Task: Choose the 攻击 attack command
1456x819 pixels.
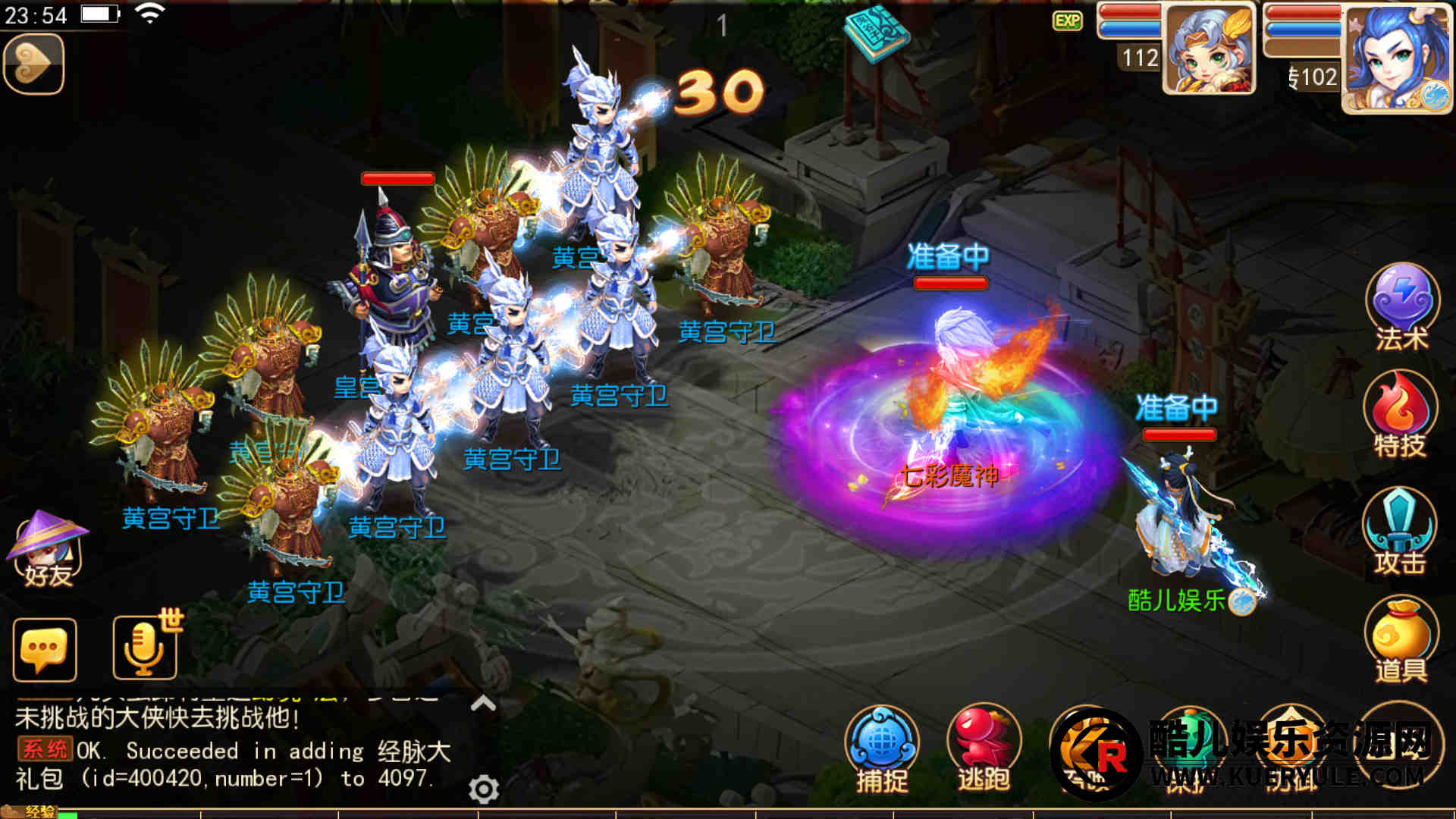Action: 1400,529
